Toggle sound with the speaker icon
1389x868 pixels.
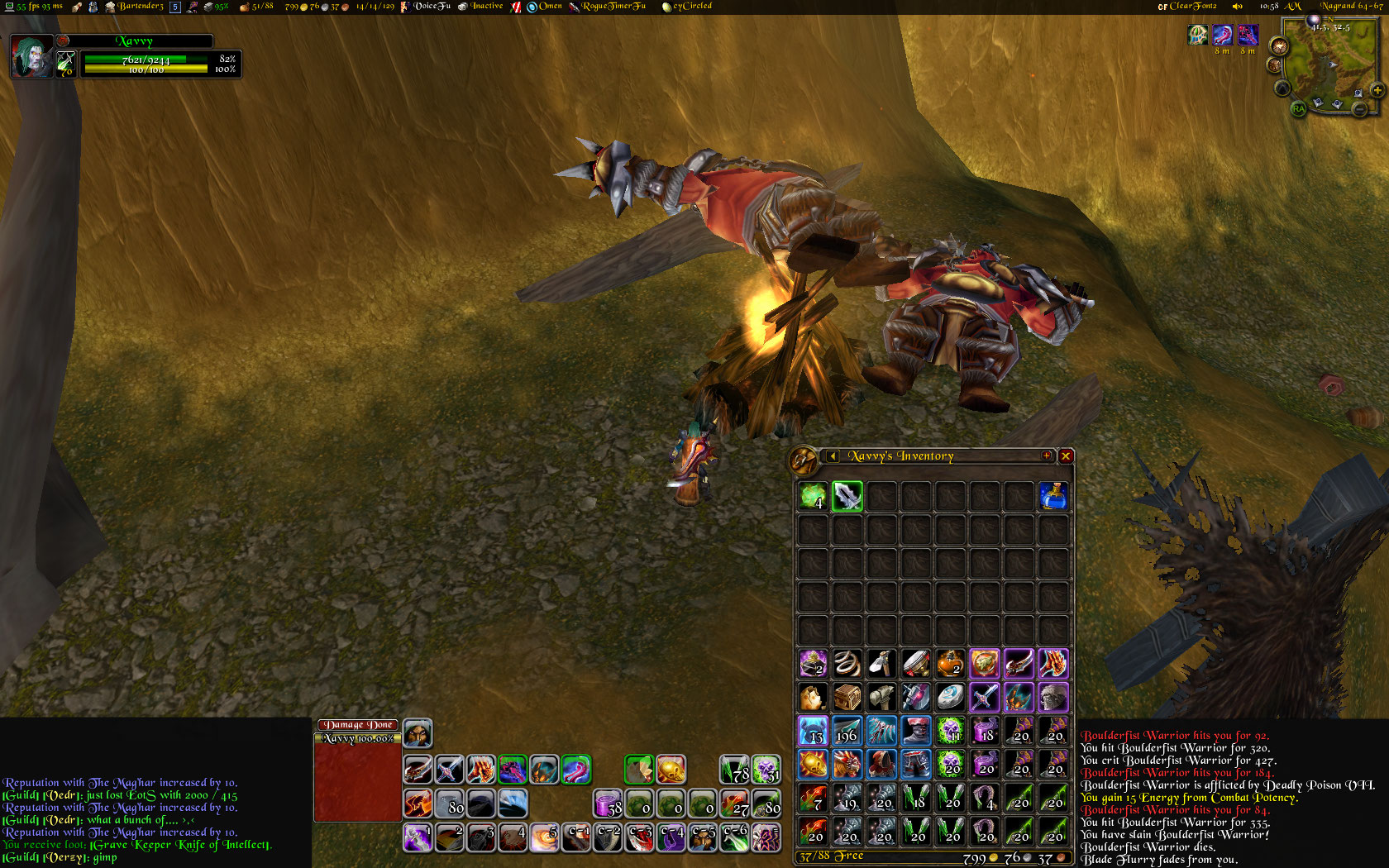[1238, 7]
